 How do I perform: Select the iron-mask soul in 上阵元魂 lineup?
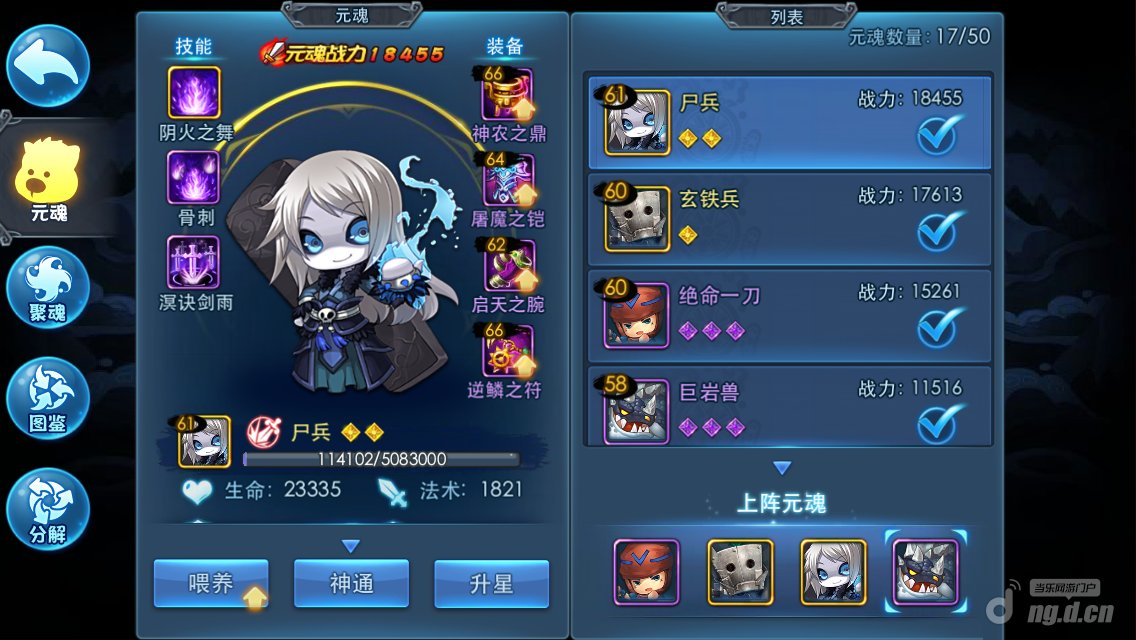[x=740, y=572]
